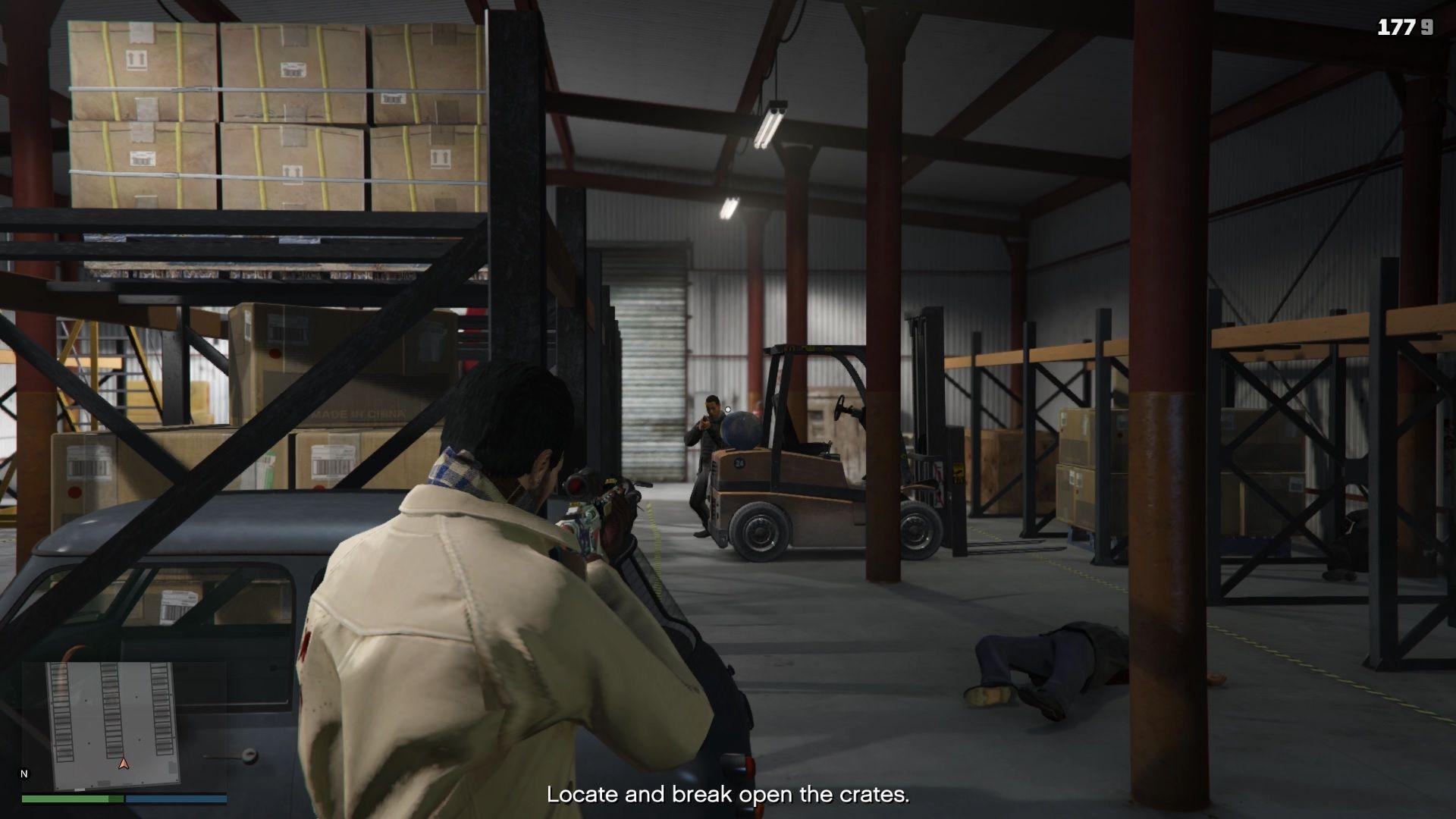Click the player arrow on the minimap
The height and width of the screenshot is (819, 1456).
click(124, 765)
